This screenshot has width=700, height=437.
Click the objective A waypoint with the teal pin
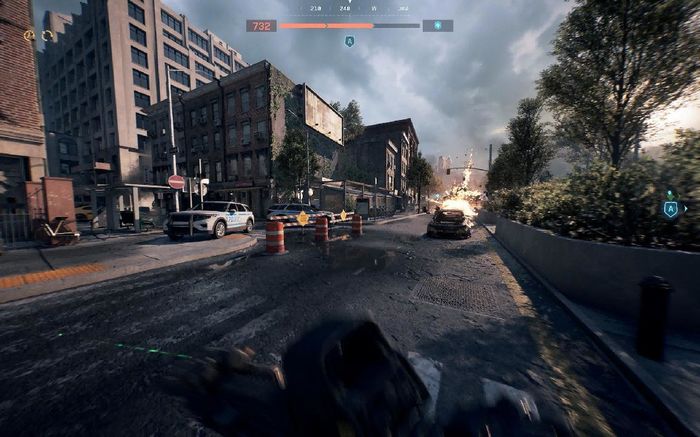click(x=670, y=209)
